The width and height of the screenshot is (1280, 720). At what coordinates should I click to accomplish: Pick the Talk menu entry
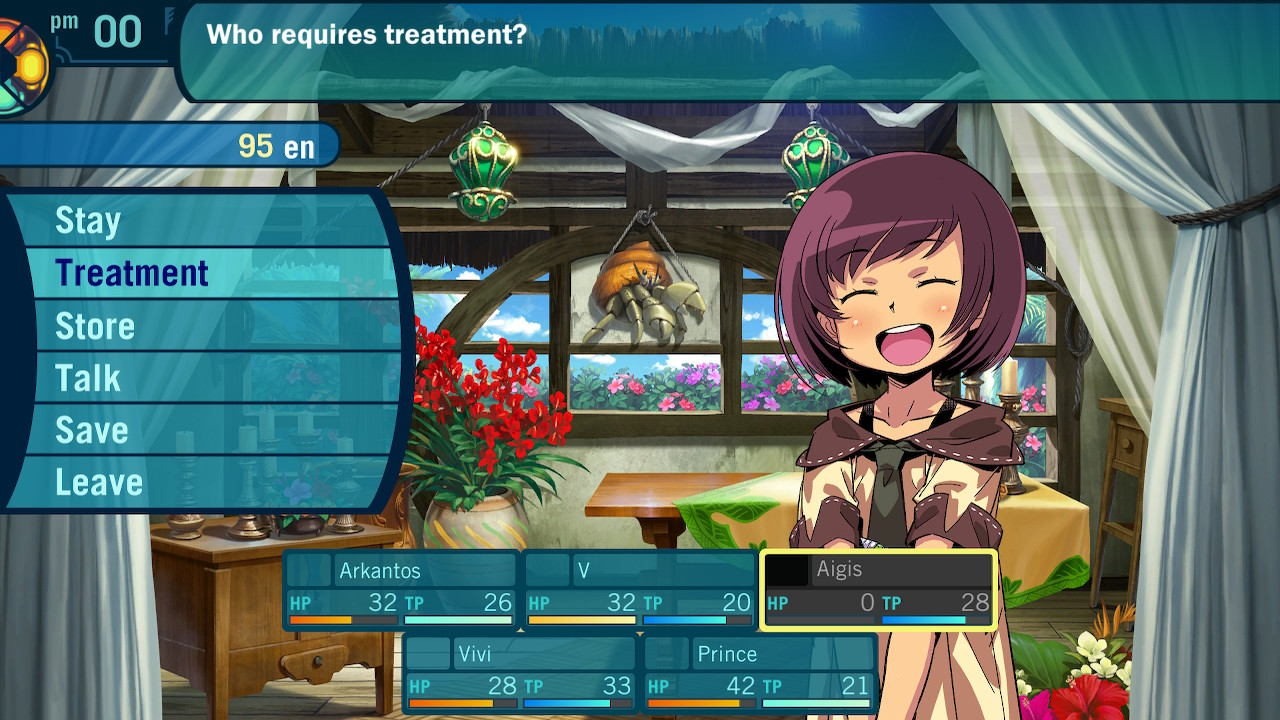(x=88, y=378)
